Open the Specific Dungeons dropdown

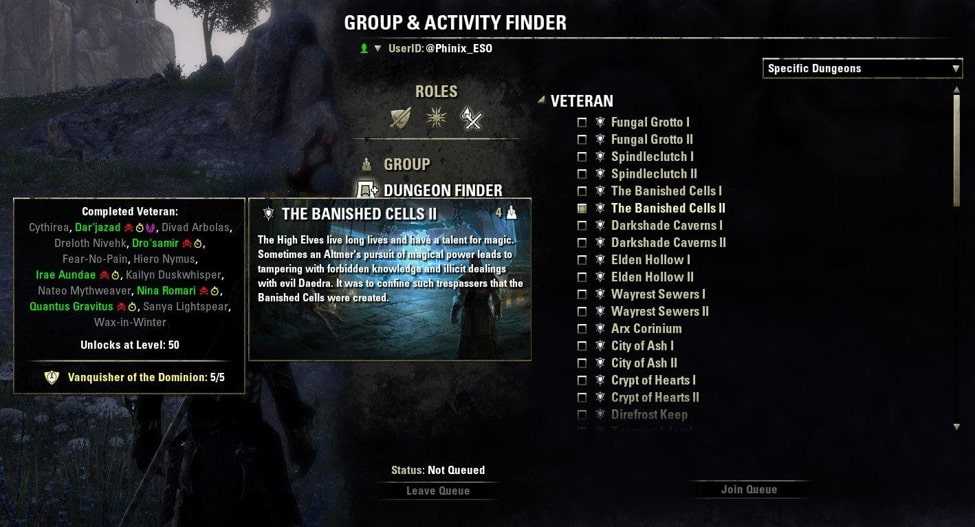[x=863, y=68]
